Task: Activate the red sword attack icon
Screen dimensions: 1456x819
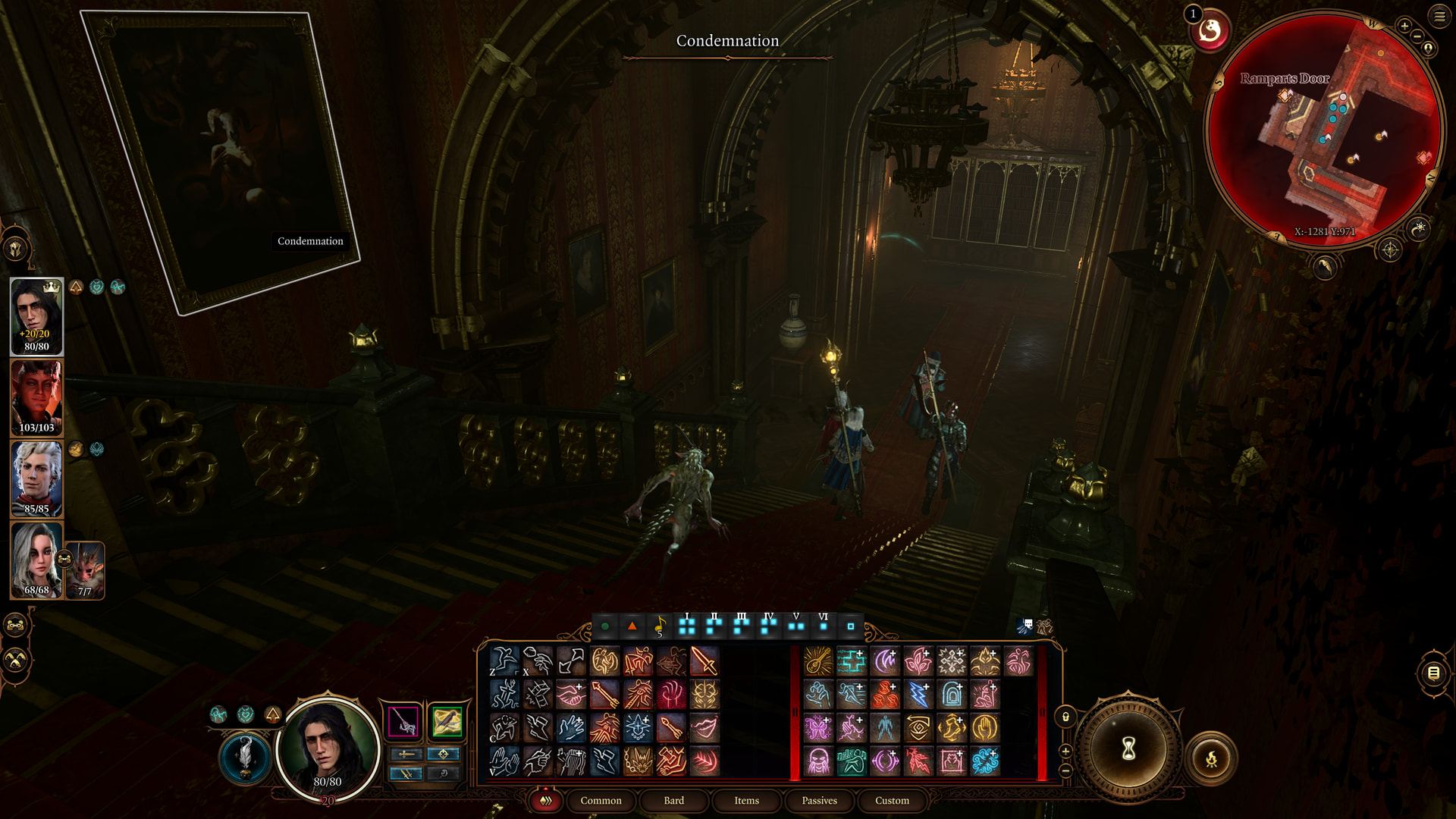Action: point(704,661)
